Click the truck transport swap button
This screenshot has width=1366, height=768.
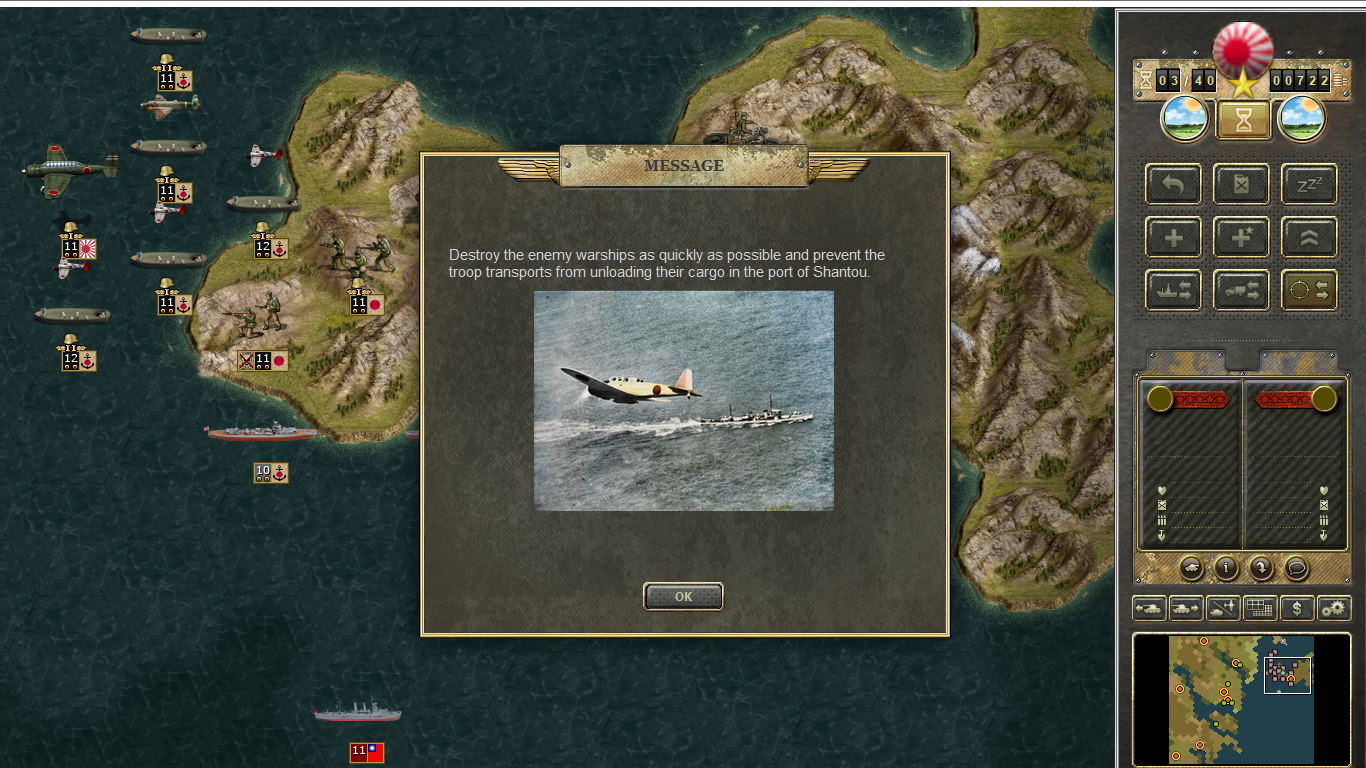click(x=1241, y=290)
